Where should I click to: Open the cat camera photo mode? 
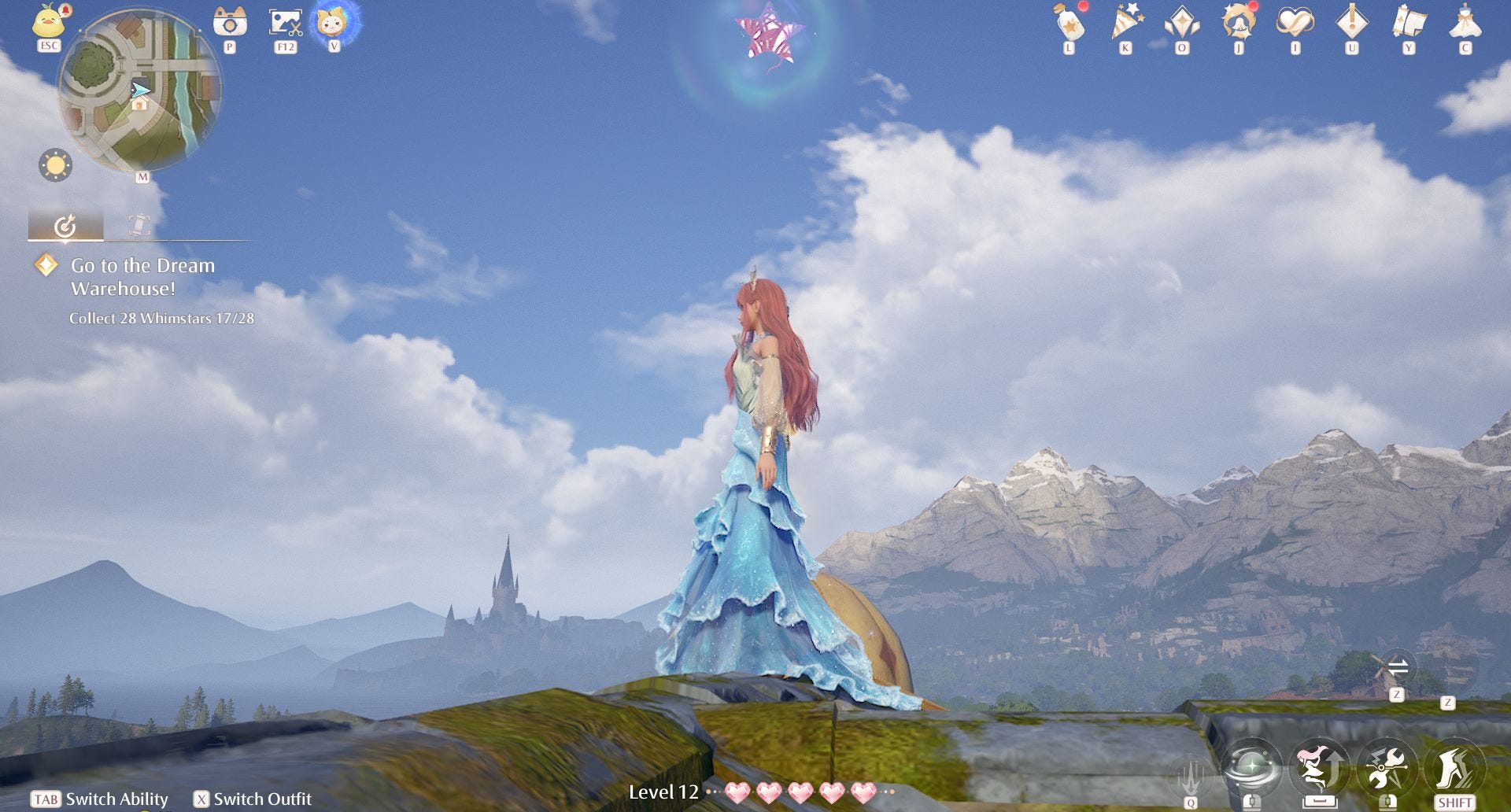230,22
